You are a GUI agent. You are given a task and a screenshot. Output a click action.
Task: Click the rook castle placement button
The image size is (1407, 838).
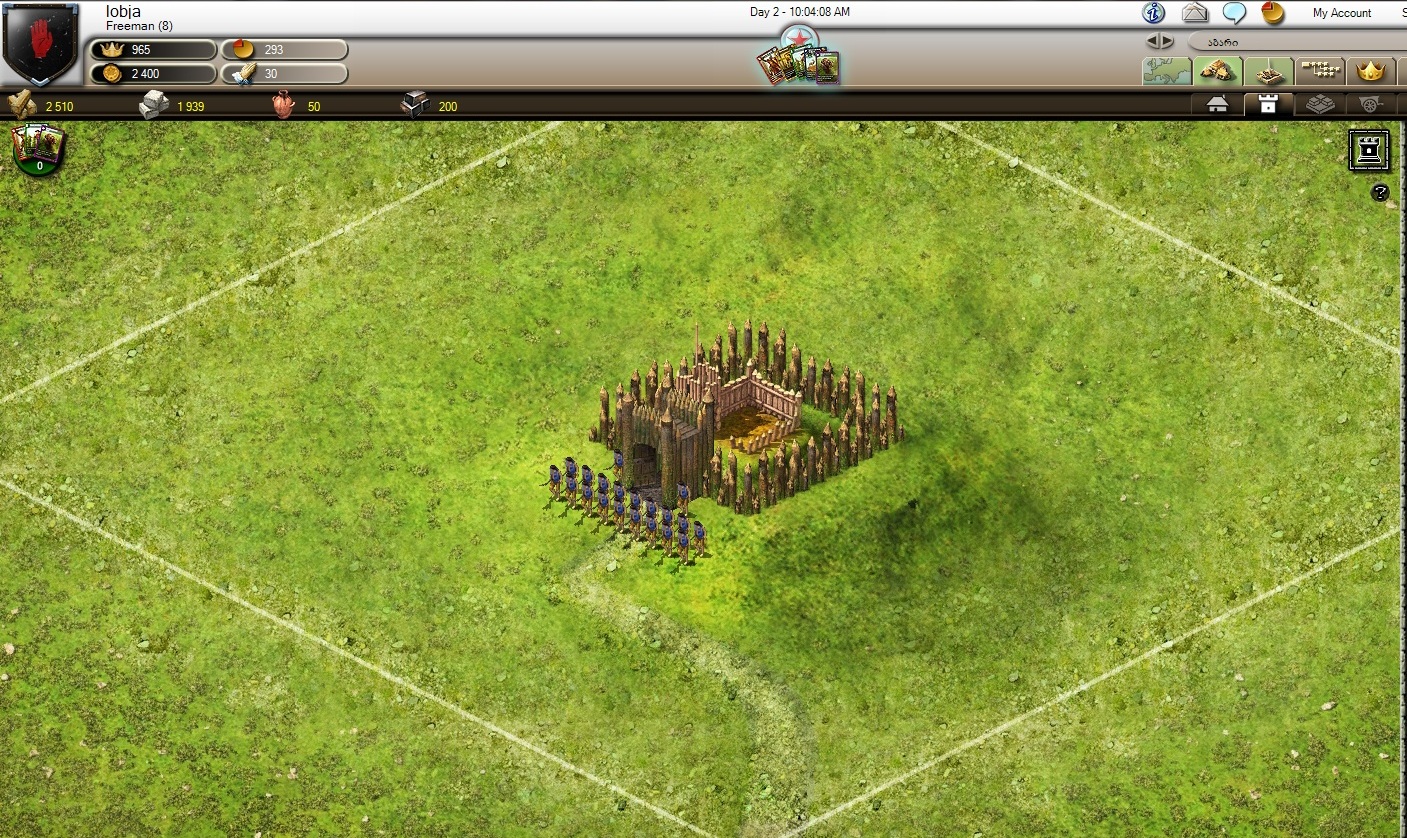(1368, 150)
